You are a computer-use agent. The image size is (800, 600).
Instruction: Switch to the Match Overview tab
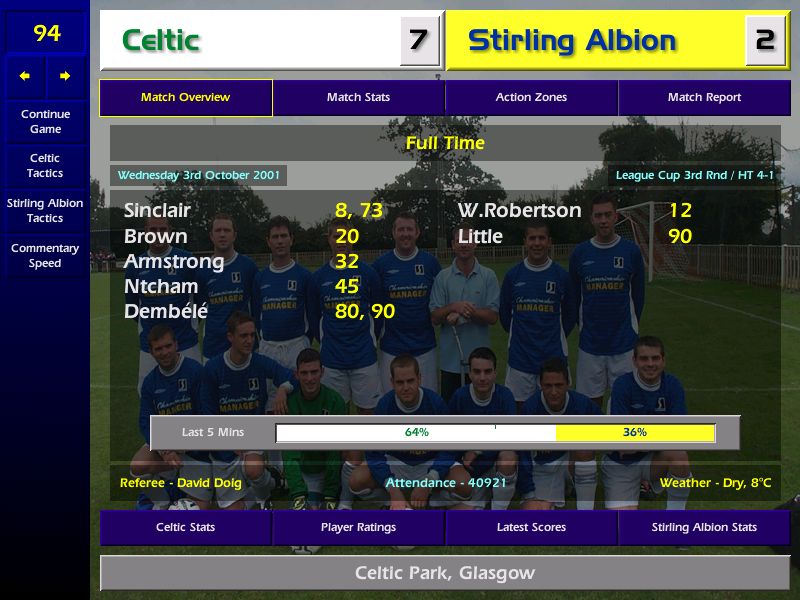185,98
